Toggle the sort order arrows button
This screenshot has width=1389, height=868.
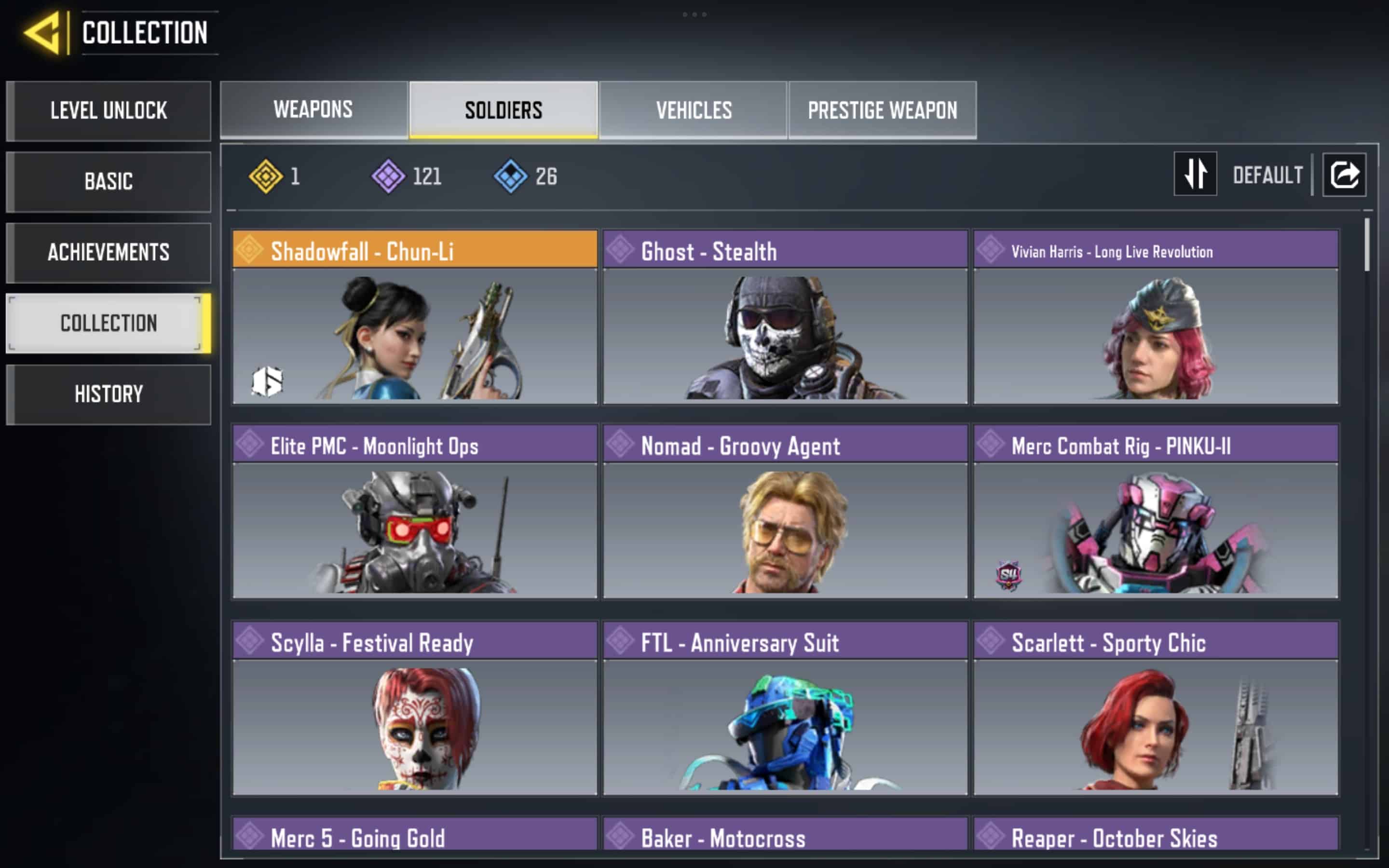click(1195, 174)
